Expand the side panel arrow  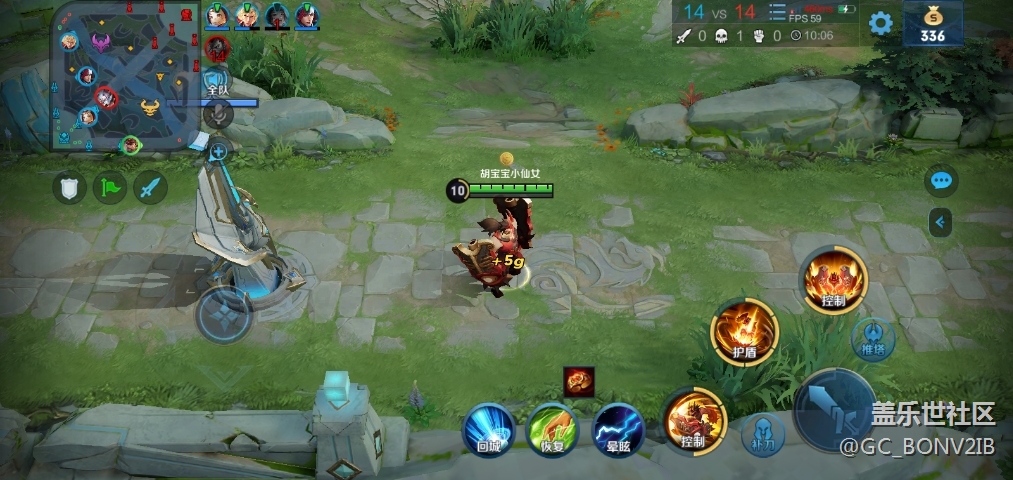[x=940, y=221]
